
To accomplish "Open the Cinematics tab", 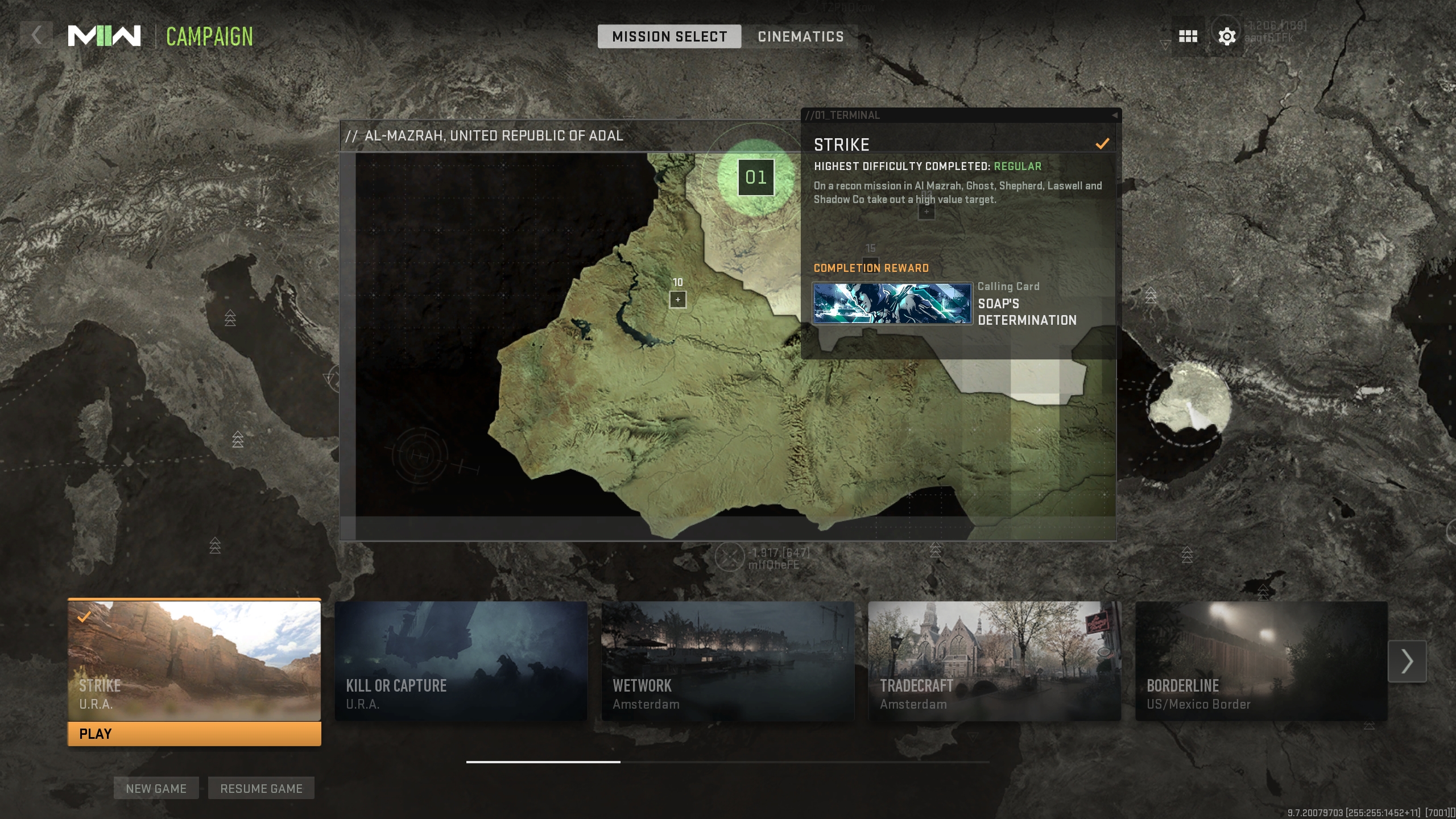I will (800, 36).
